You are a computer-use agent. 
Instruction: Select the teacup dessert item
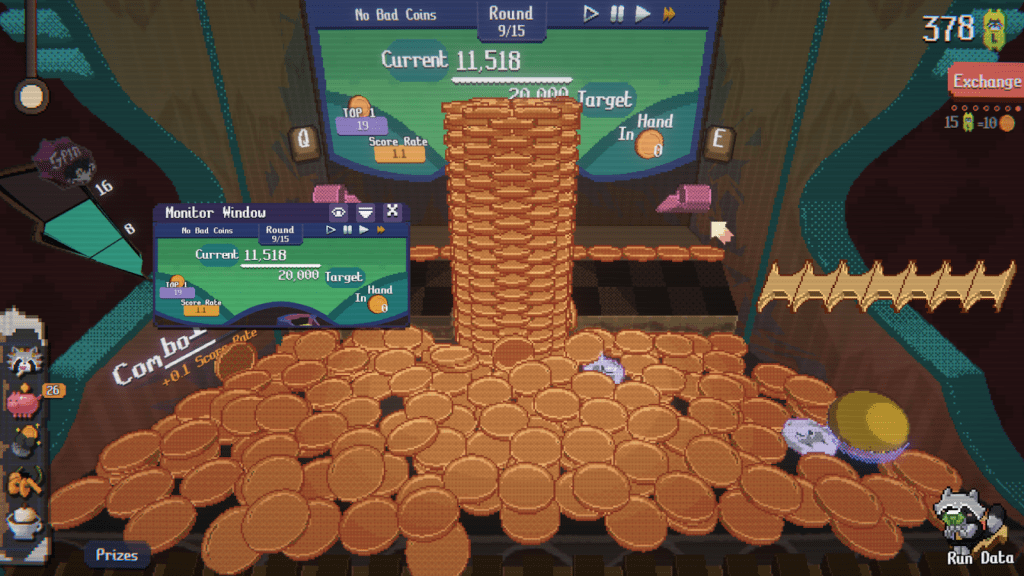22,522
